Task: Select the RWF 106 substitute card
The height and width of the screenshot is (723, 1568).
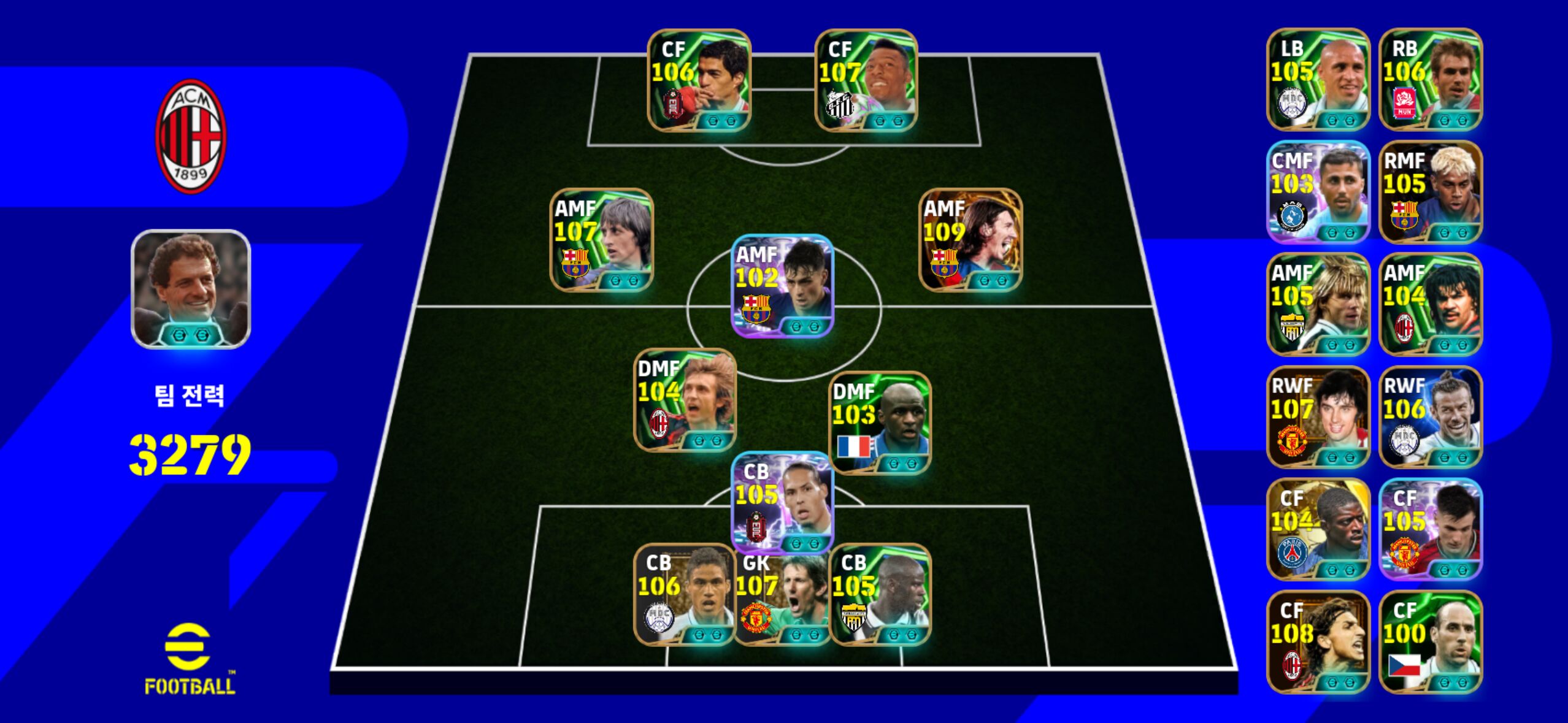Action: click(x=1431, y=417)
